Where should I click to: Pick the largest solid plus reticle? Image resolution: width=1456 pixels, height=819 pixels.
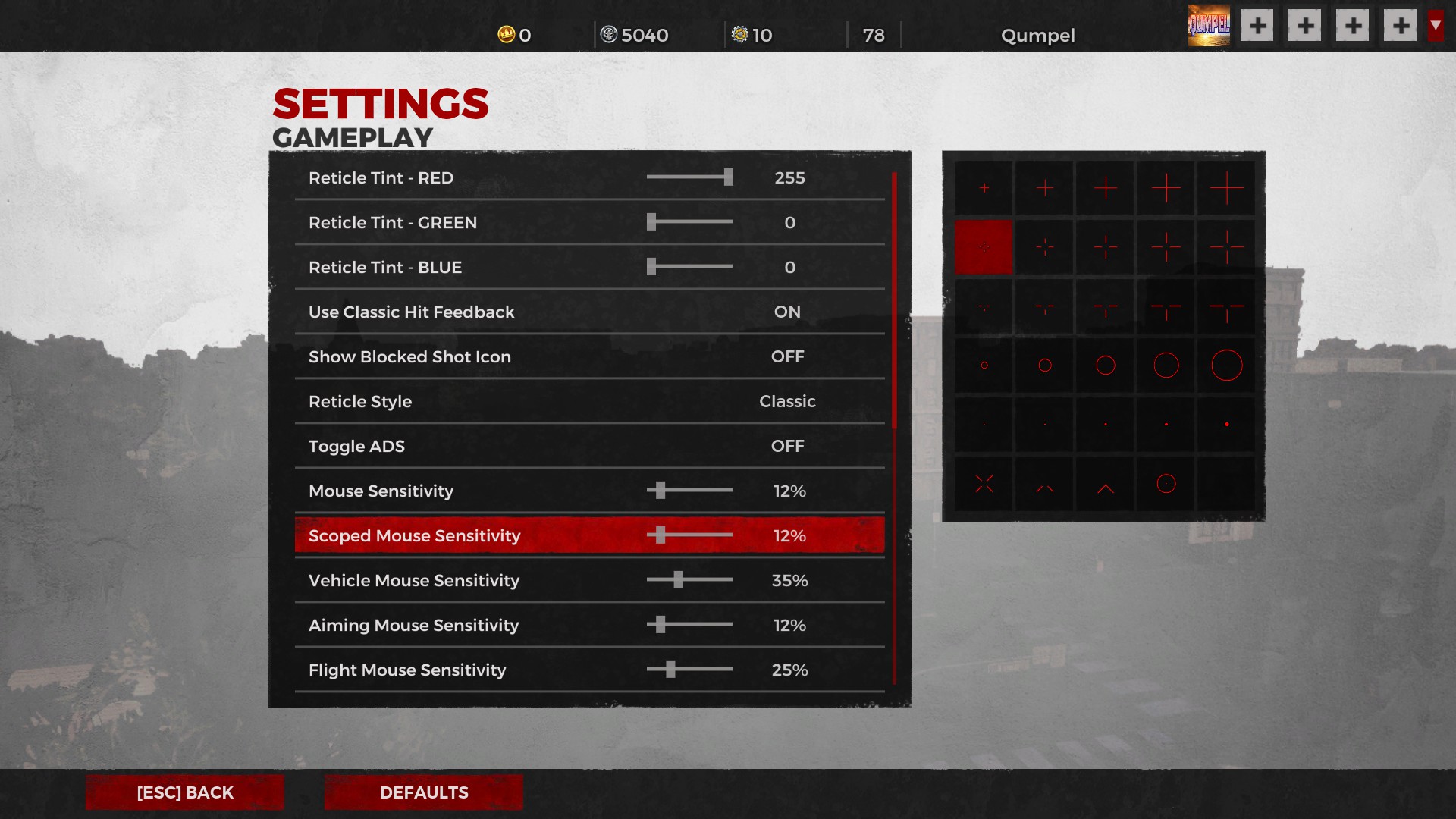[x=1226, y=188]
